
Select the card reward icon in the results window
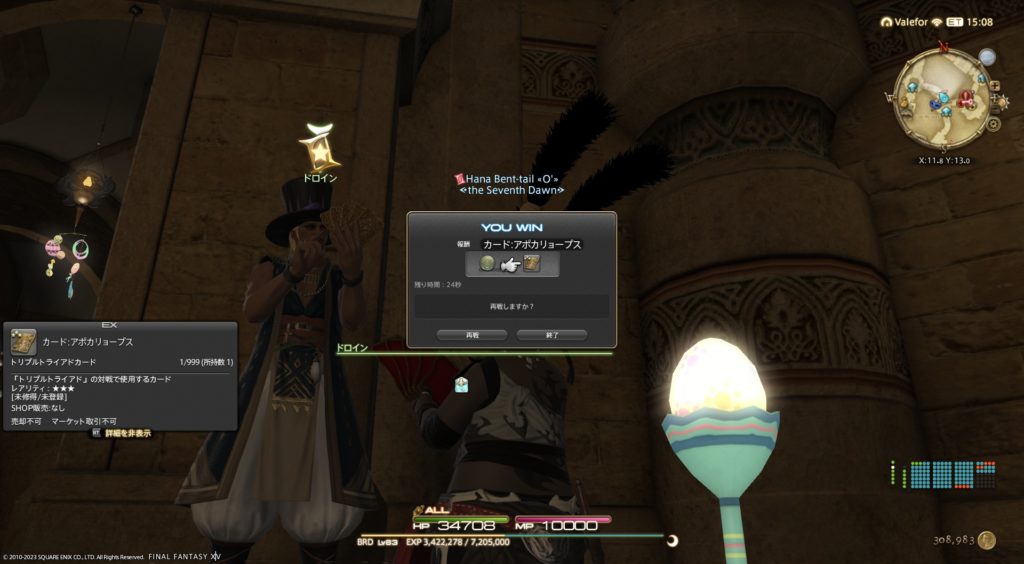coord(531,264)
